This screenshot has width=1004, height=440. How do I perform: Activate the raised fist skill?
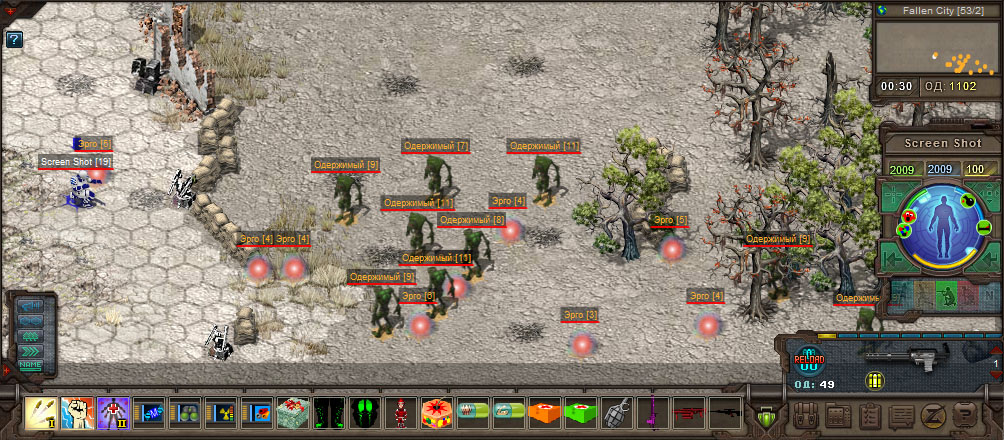[77, 412]
